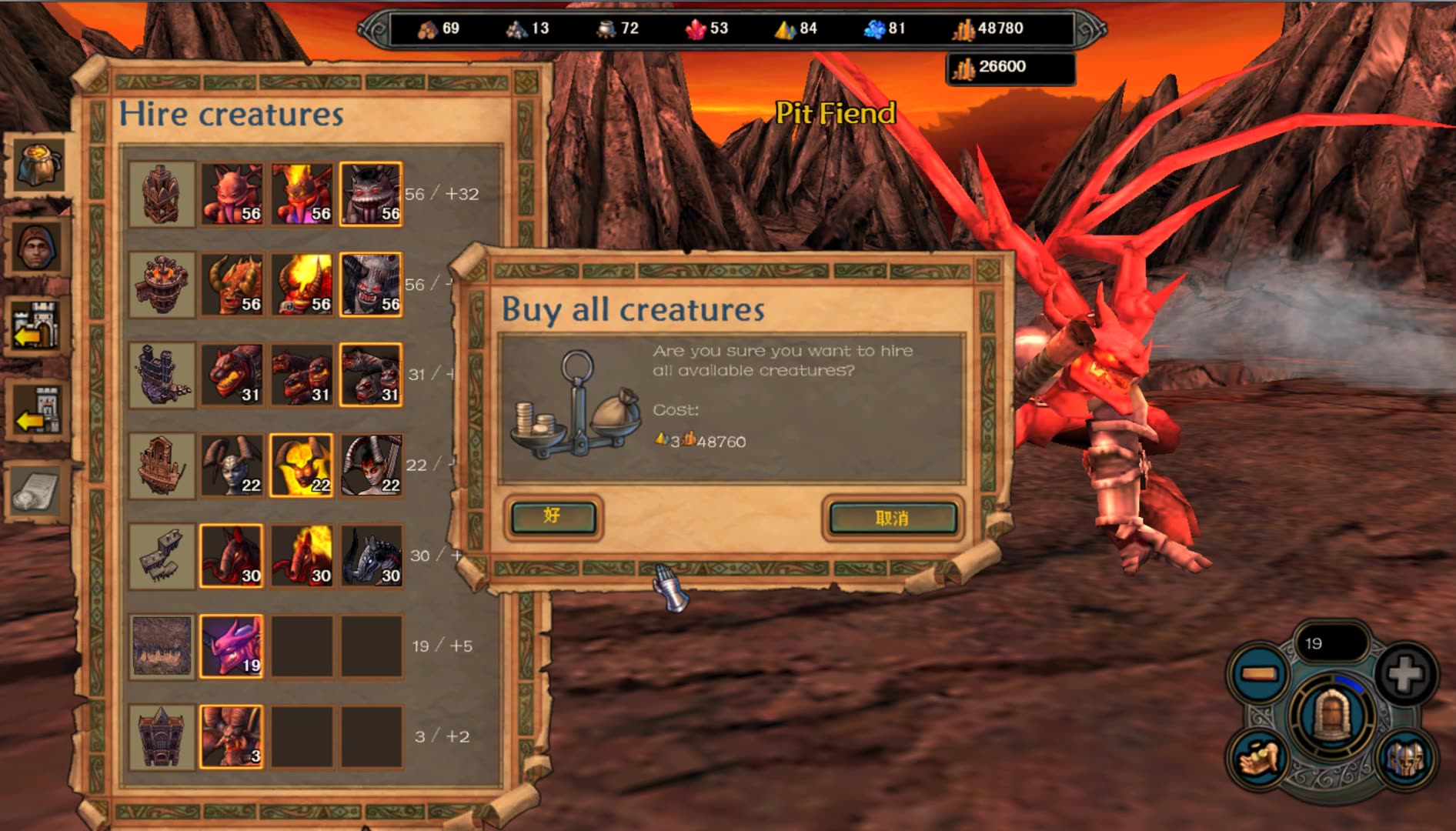The height and width of the screenshot is (831, 1456).
Task: Click the arched door button in the circular panel
Action: 1332,716
